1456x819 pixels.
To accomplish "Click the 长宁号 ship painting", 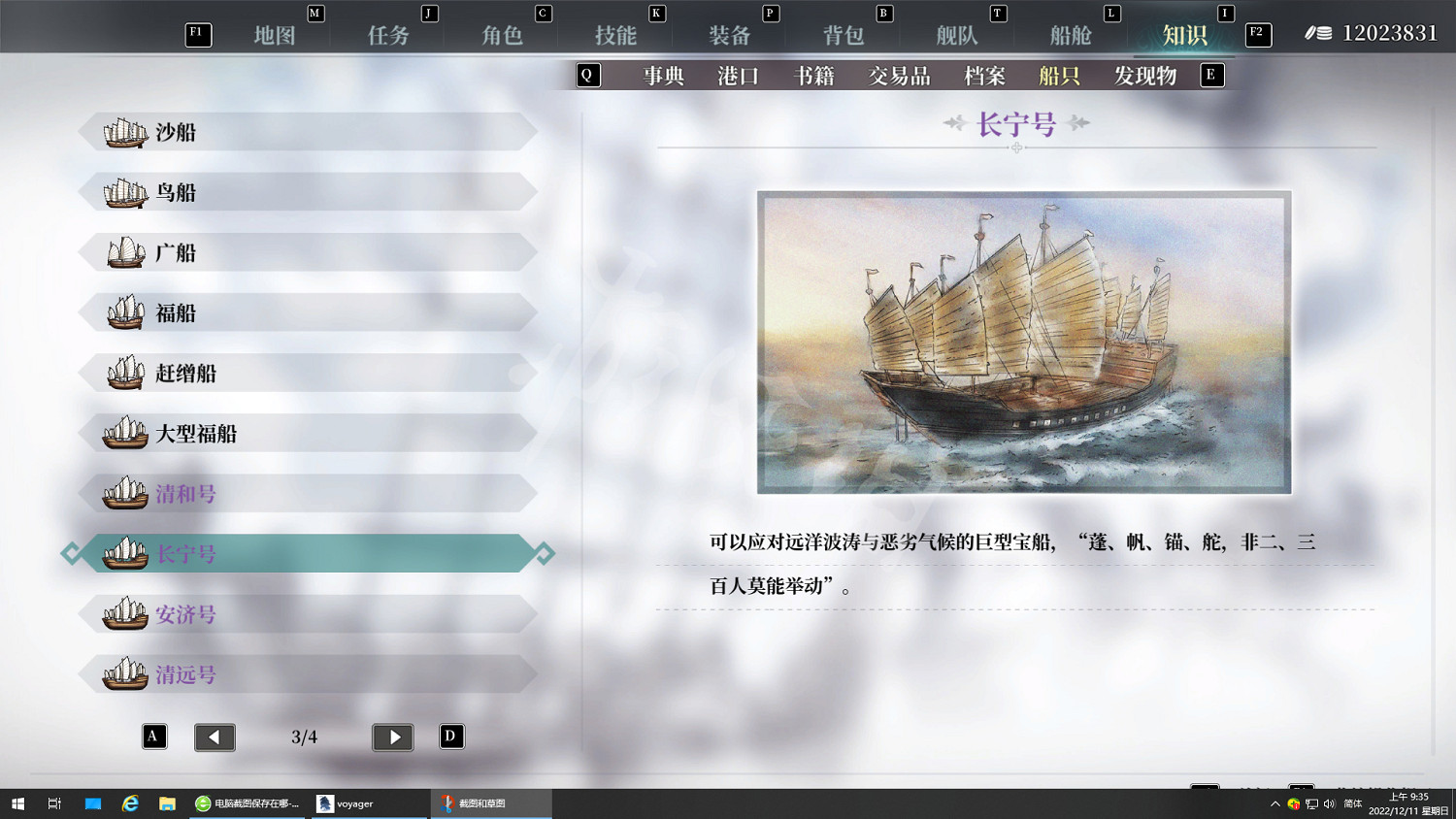I will point(1023,341).
